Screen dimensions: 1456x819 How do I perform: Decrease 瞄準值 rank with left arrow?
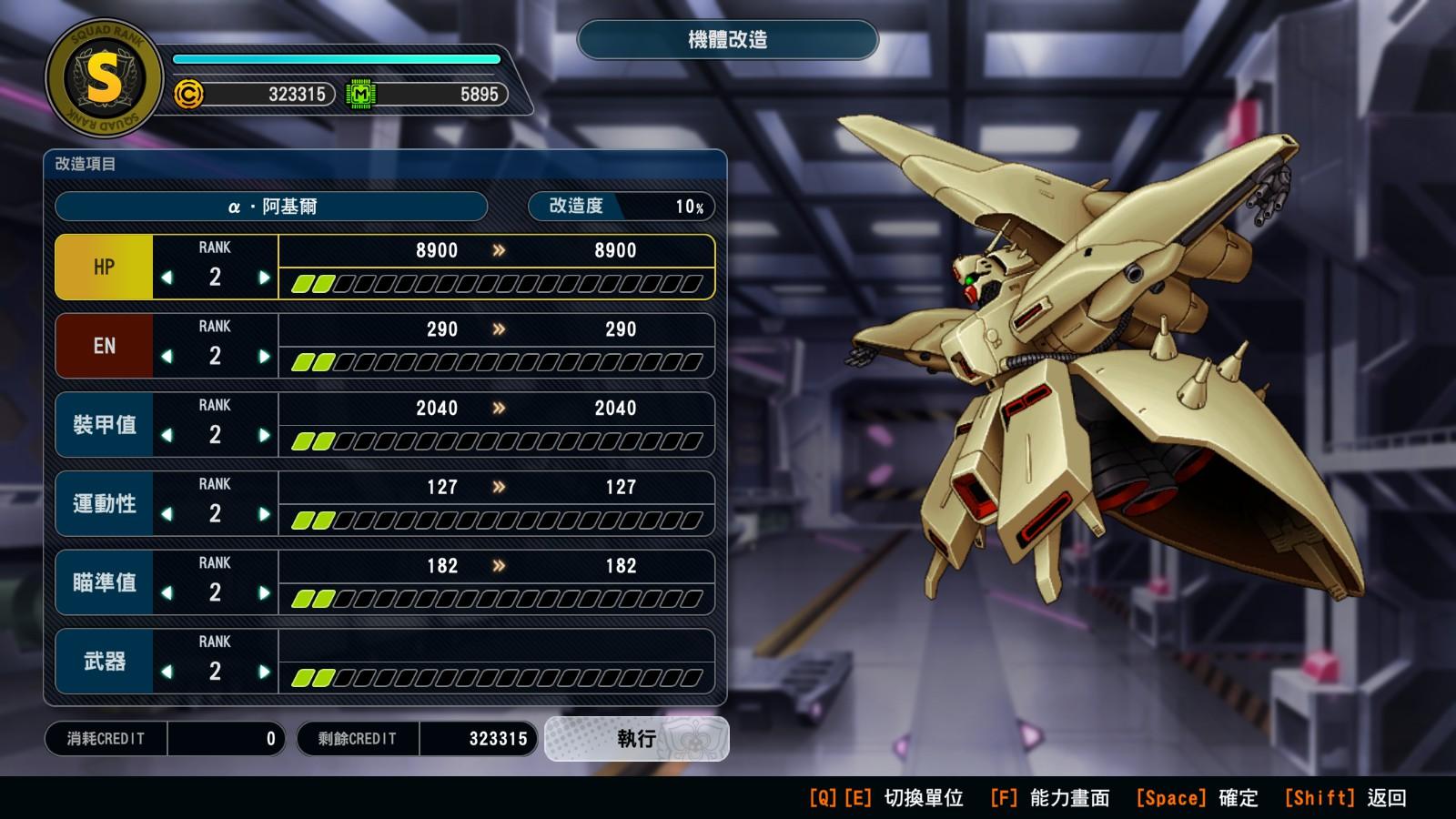tap(167, 593)
